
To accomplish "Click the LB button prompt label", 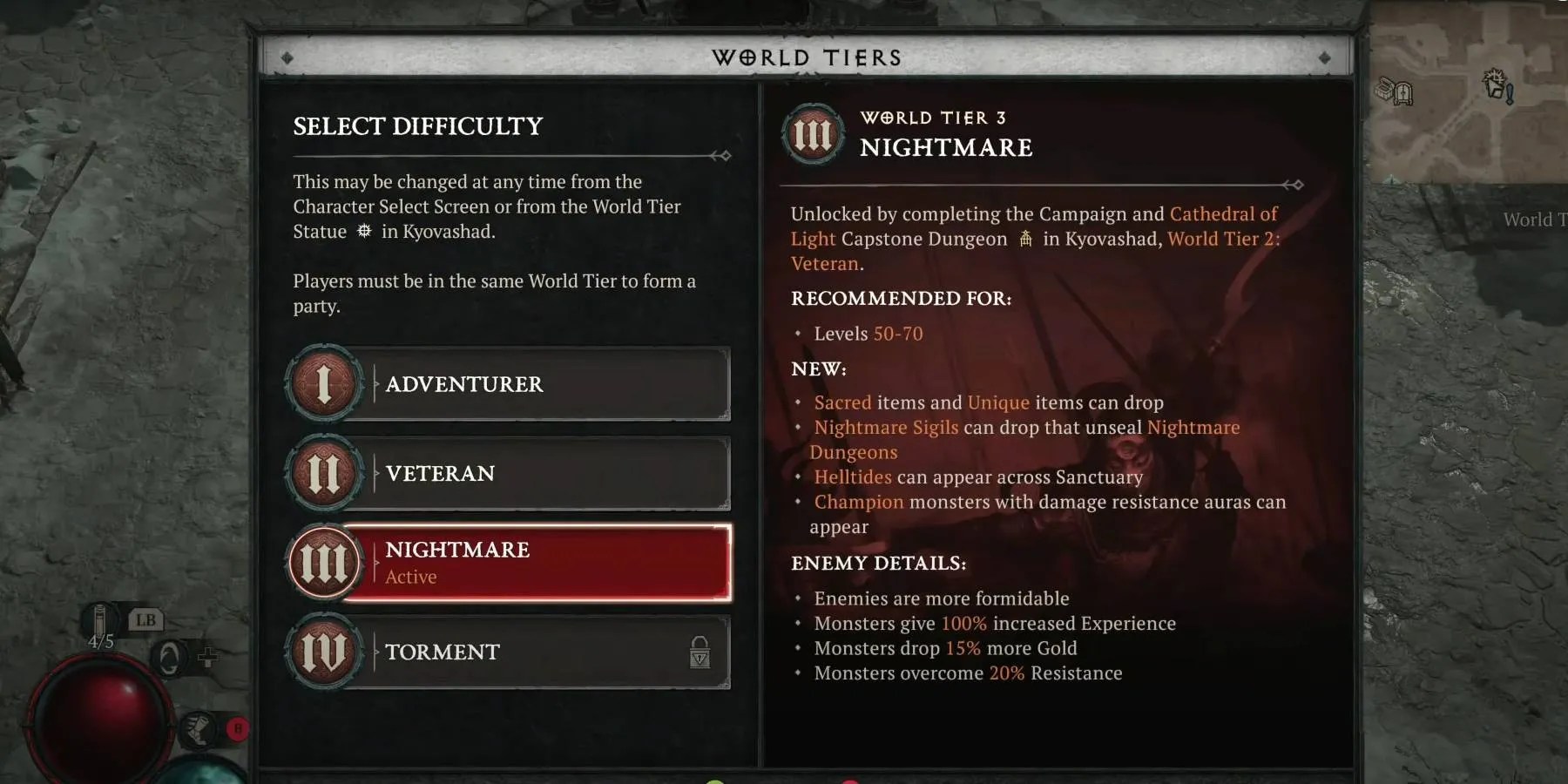I will point(145,618).
